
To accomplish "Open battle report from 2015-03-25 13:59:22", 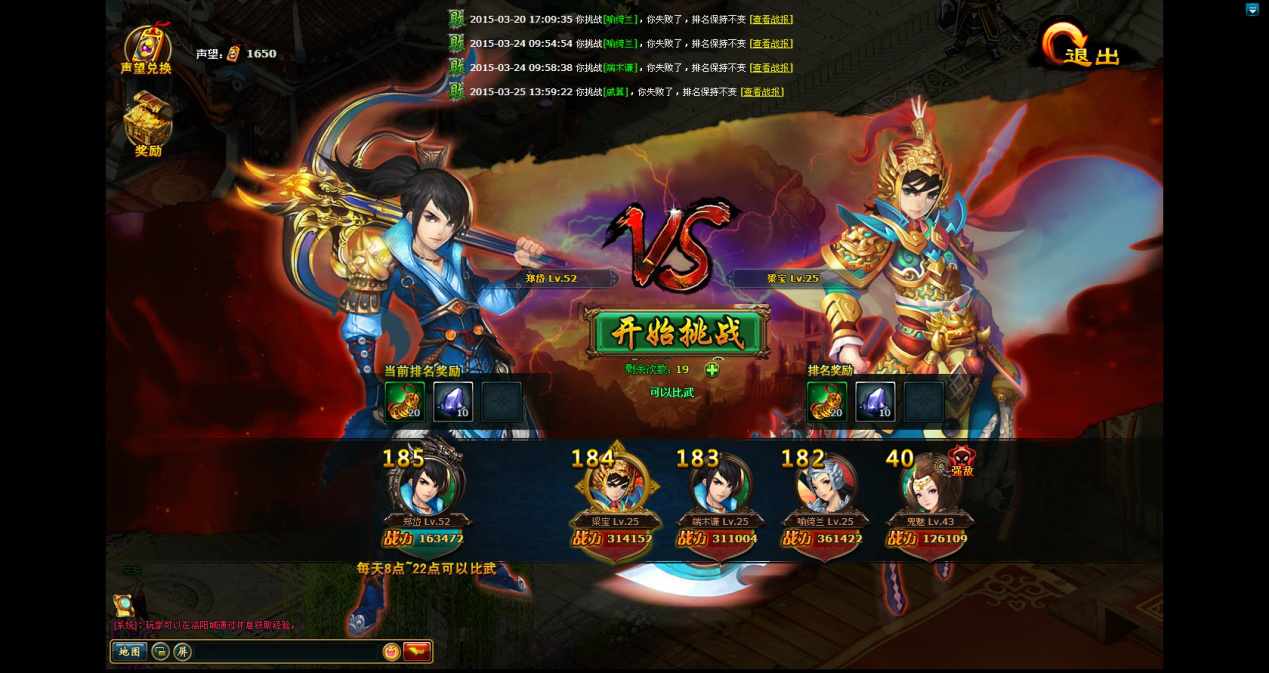I will pyautogui.click(x=762, y=92).
